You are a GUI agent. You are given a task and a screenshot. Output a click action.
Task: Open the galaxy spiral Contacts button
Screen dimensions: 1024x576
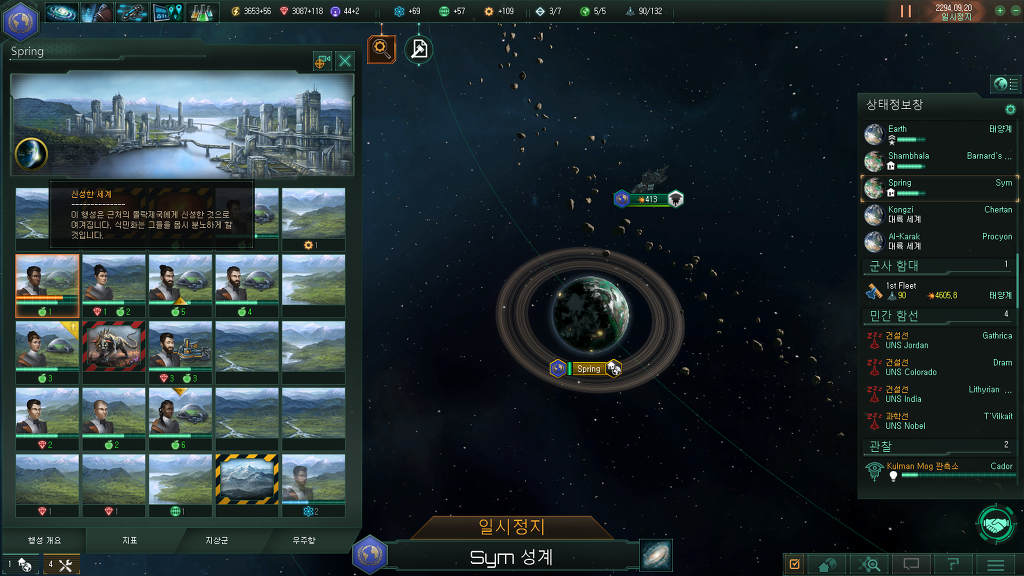click(x=62, y=13)
